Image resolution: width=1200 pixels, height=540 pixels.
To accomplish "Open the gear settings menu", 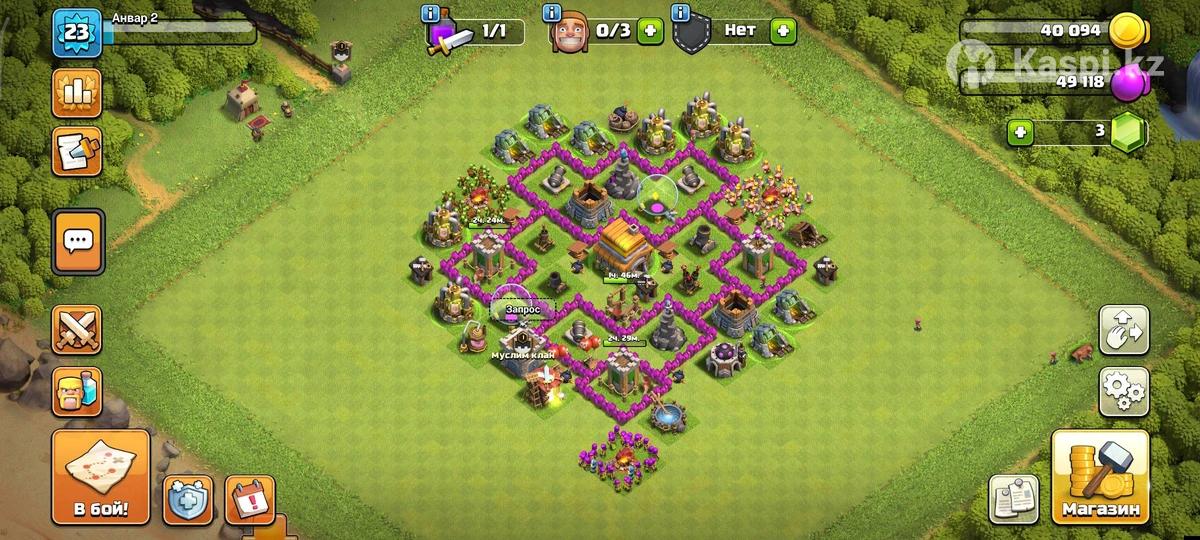I will 1124,391.
